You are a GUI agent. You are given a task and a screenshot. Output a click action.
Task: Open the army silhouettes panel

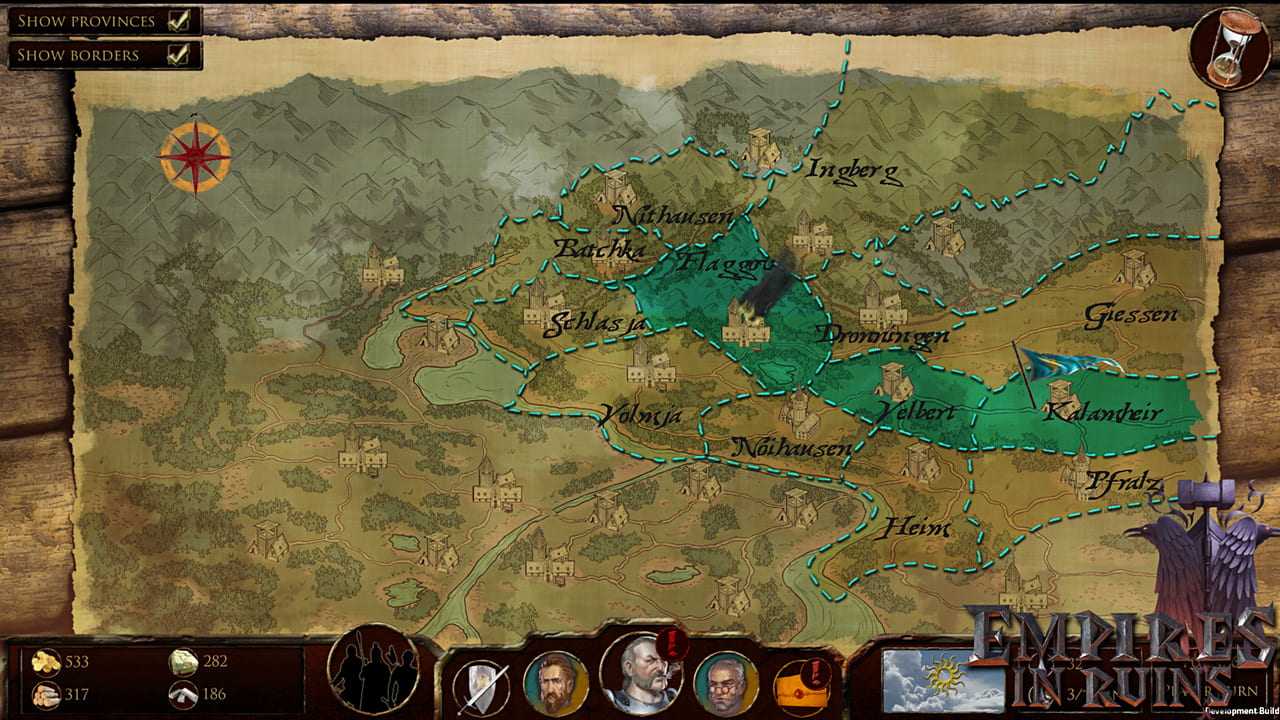pos(374,668)
